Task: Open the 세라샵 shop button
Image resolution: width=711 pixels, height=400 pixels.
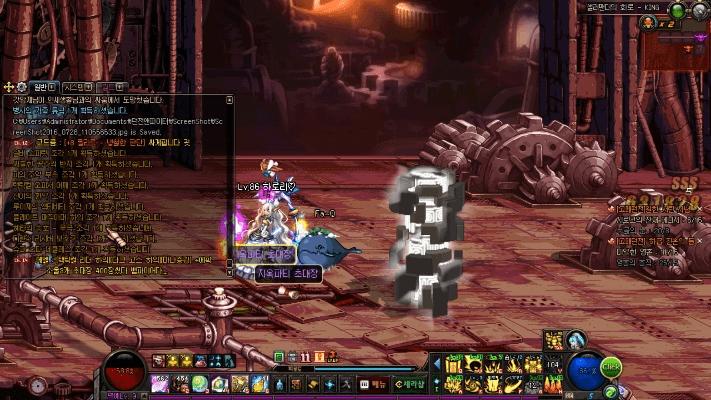Action: (x=411, y=383)
